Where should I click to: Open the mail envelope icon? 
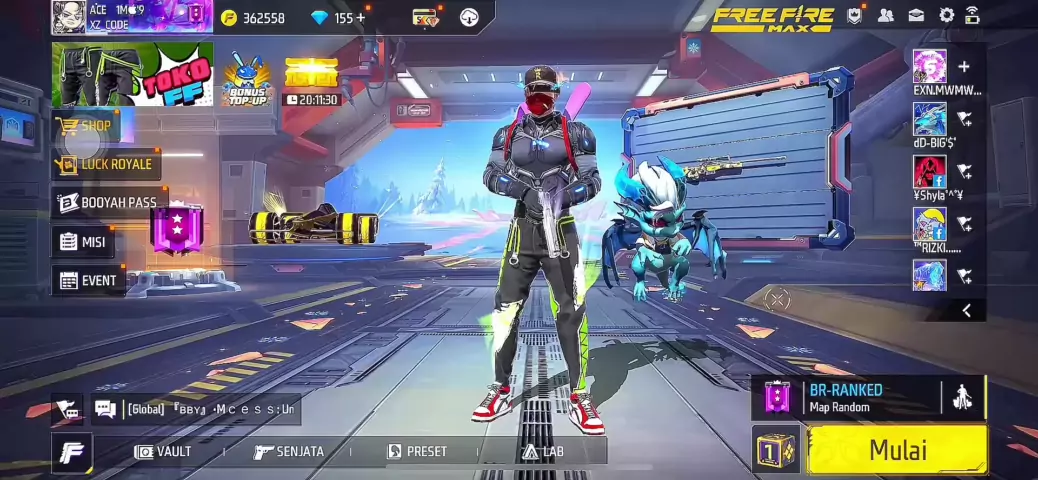[x=916, y=16]
